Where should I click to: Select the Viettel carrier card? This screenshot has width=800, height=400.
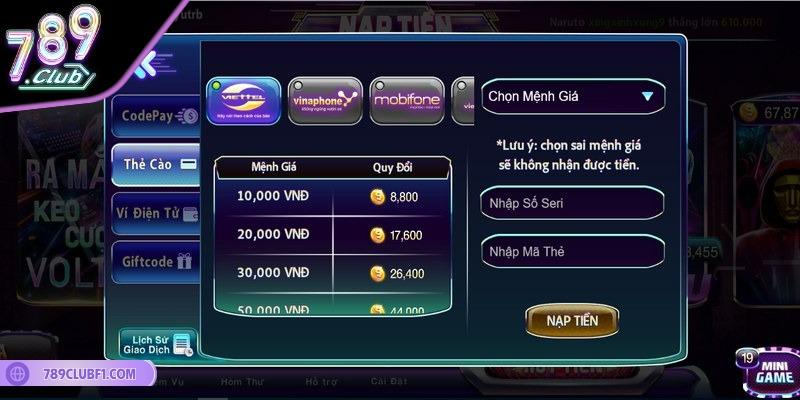(242, 101)
